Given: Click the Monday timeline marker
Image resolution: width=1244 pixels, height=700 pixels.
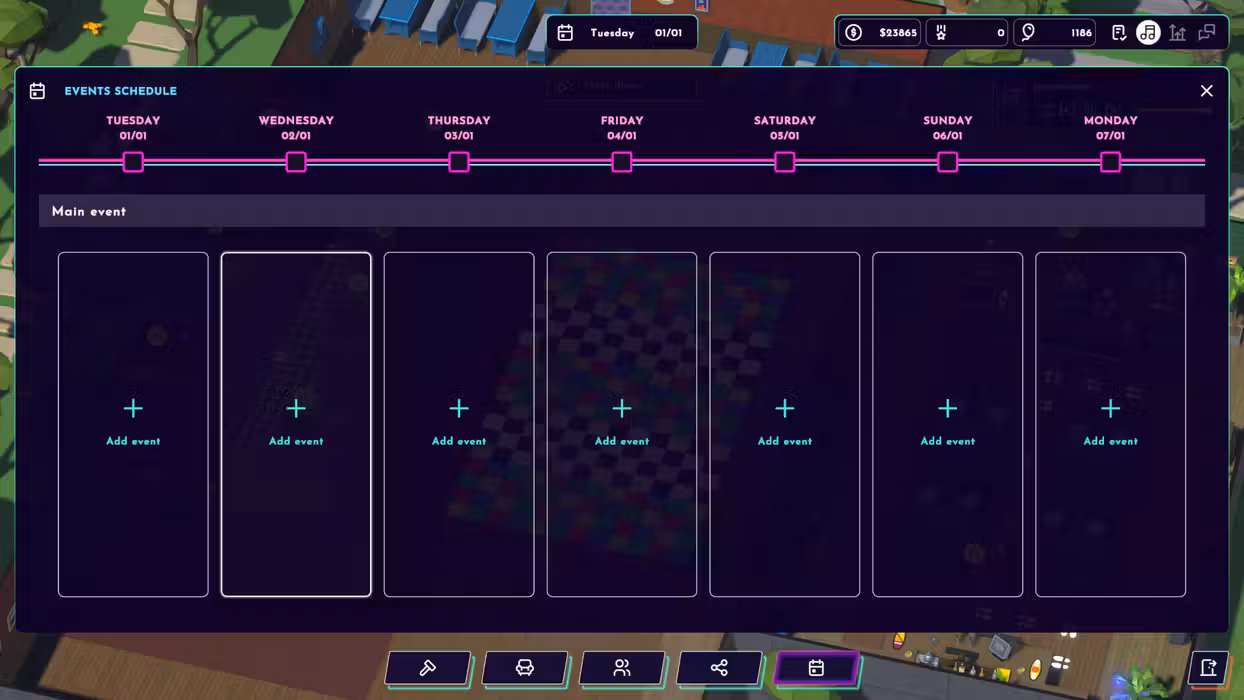Looking at the screenshot, I should coord(1110,162).
